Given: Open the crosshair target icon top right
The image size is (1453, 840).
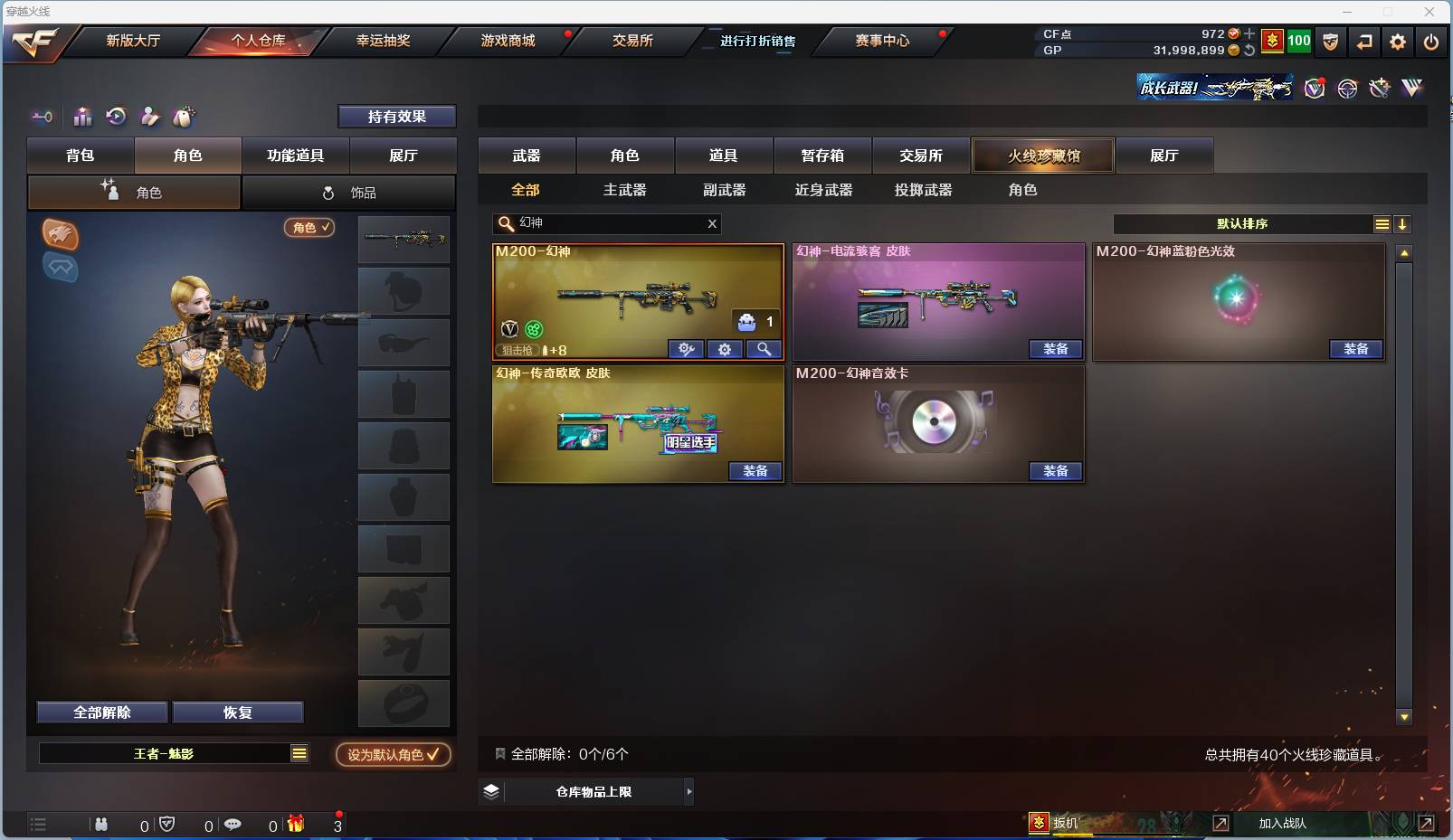Looking at the screenshot, I should [1347, 88].
